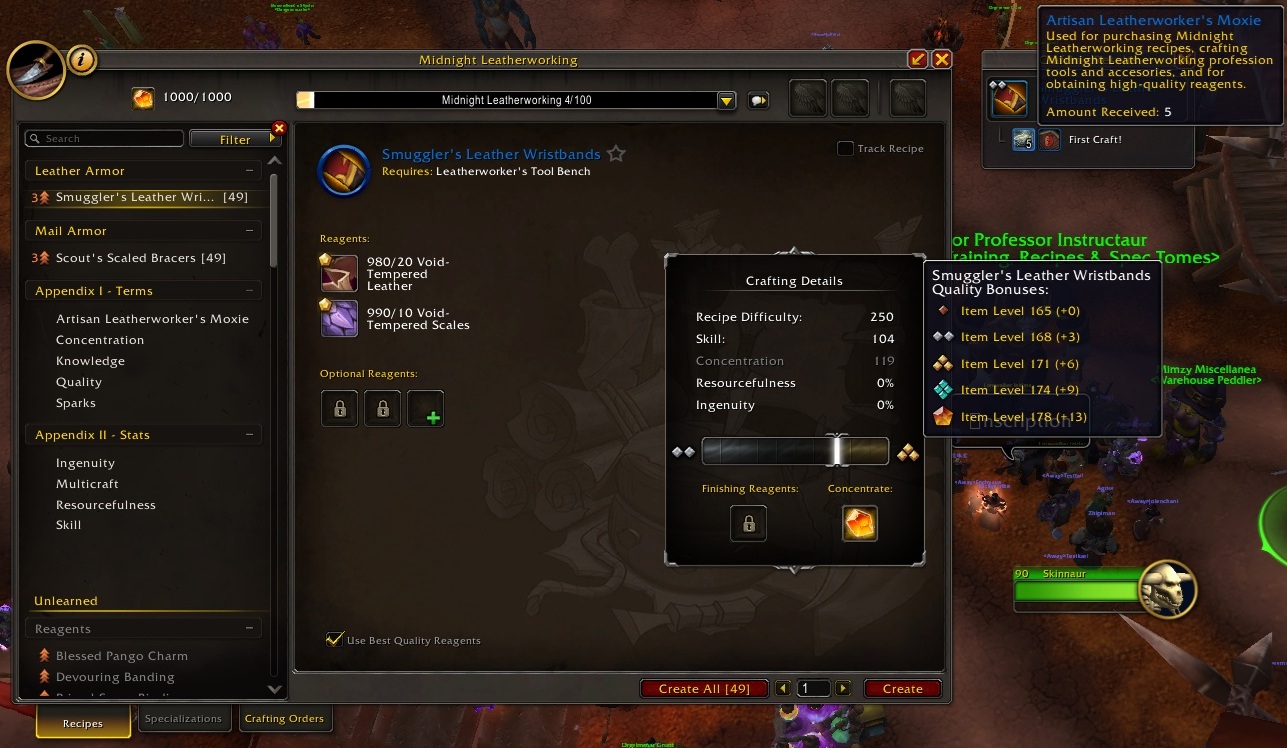The width and height of the screenshot is (1287, 748).
Task: Click the Concentrate reagent icon
Action: [859, 523]
